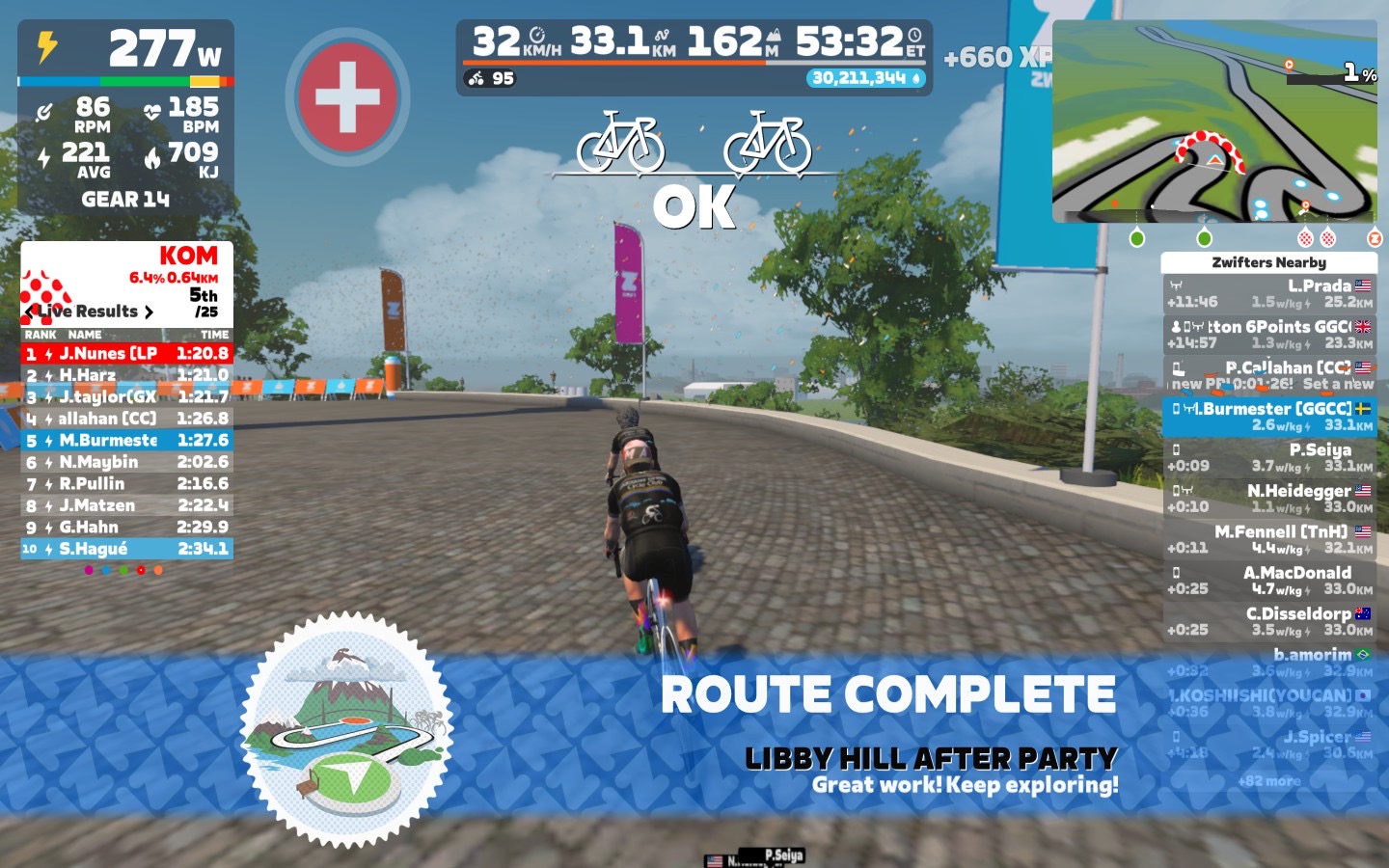This screenshot has height=868, width=1389.
Task: Click the red cross jersey icon
Action: pyautogui.click(x=347, y=96)
